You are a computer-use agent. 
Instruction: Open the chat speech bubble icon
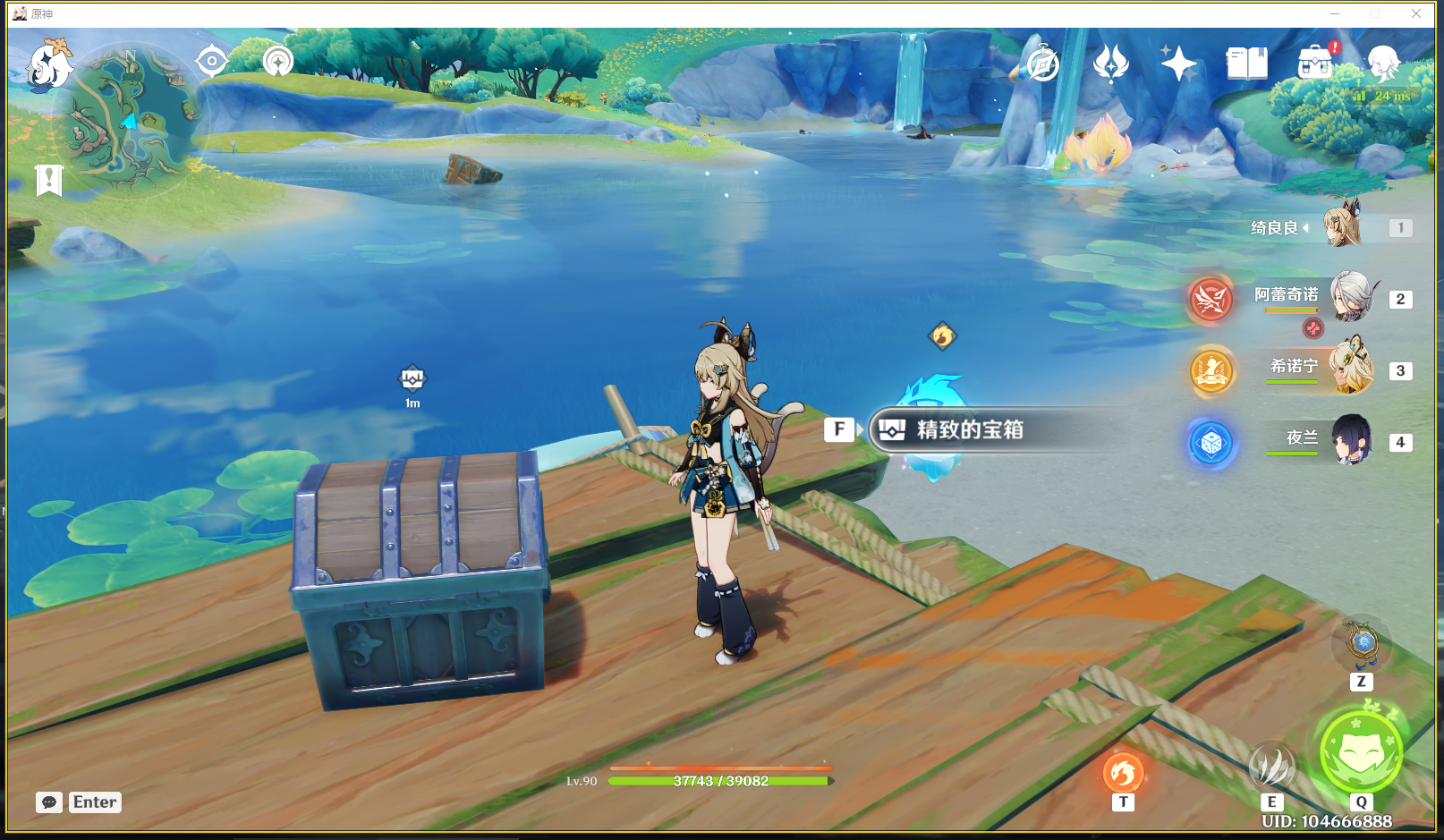(49, 802)
